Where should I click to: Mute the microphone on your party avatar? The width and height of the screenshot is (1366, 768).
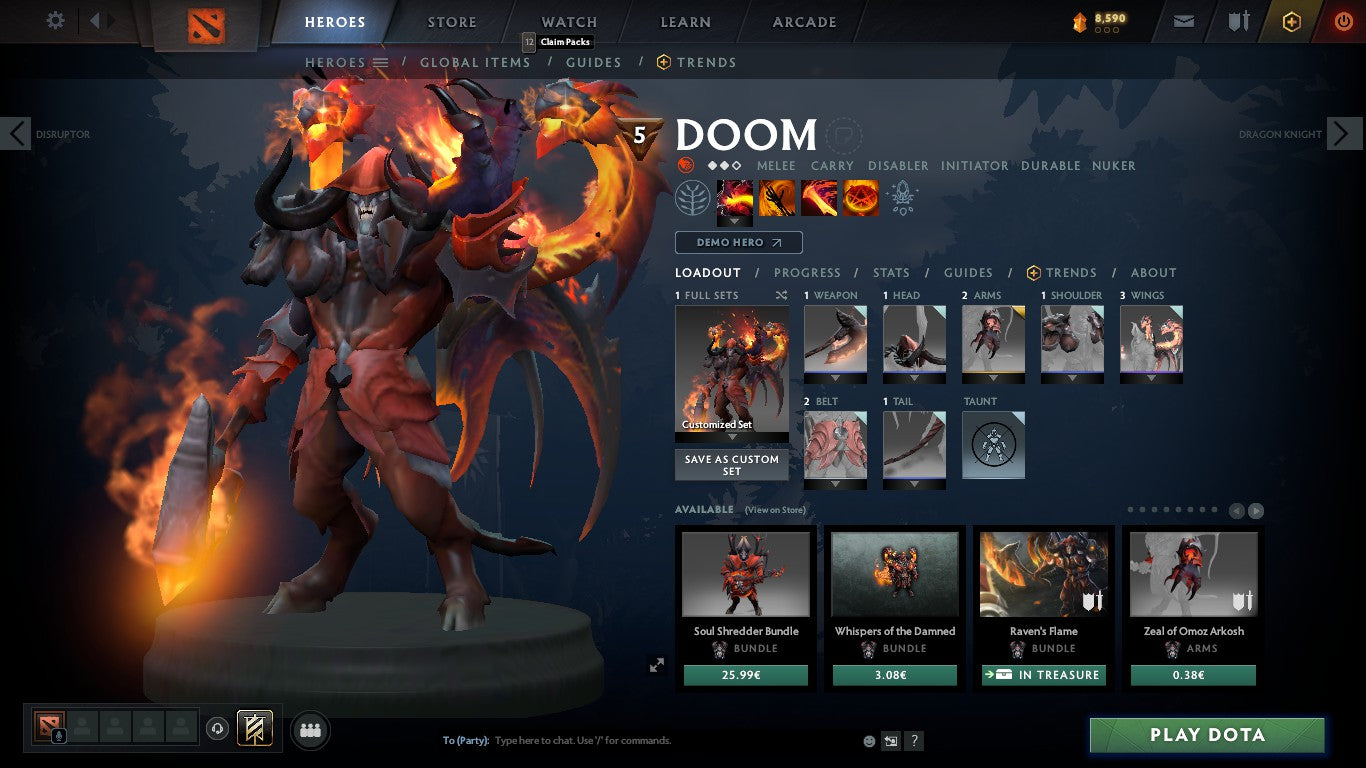tap(58, 735)
